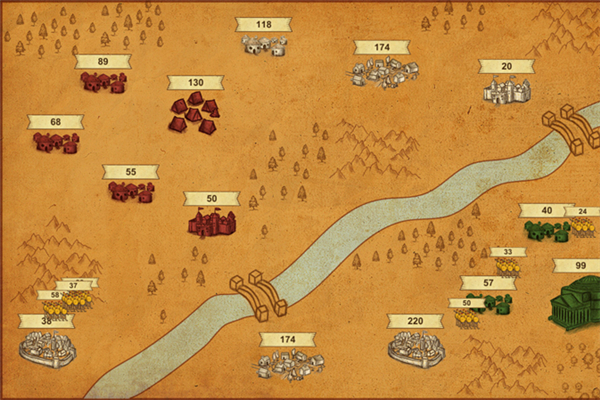Select the red village labeled 55

point(131,192)
